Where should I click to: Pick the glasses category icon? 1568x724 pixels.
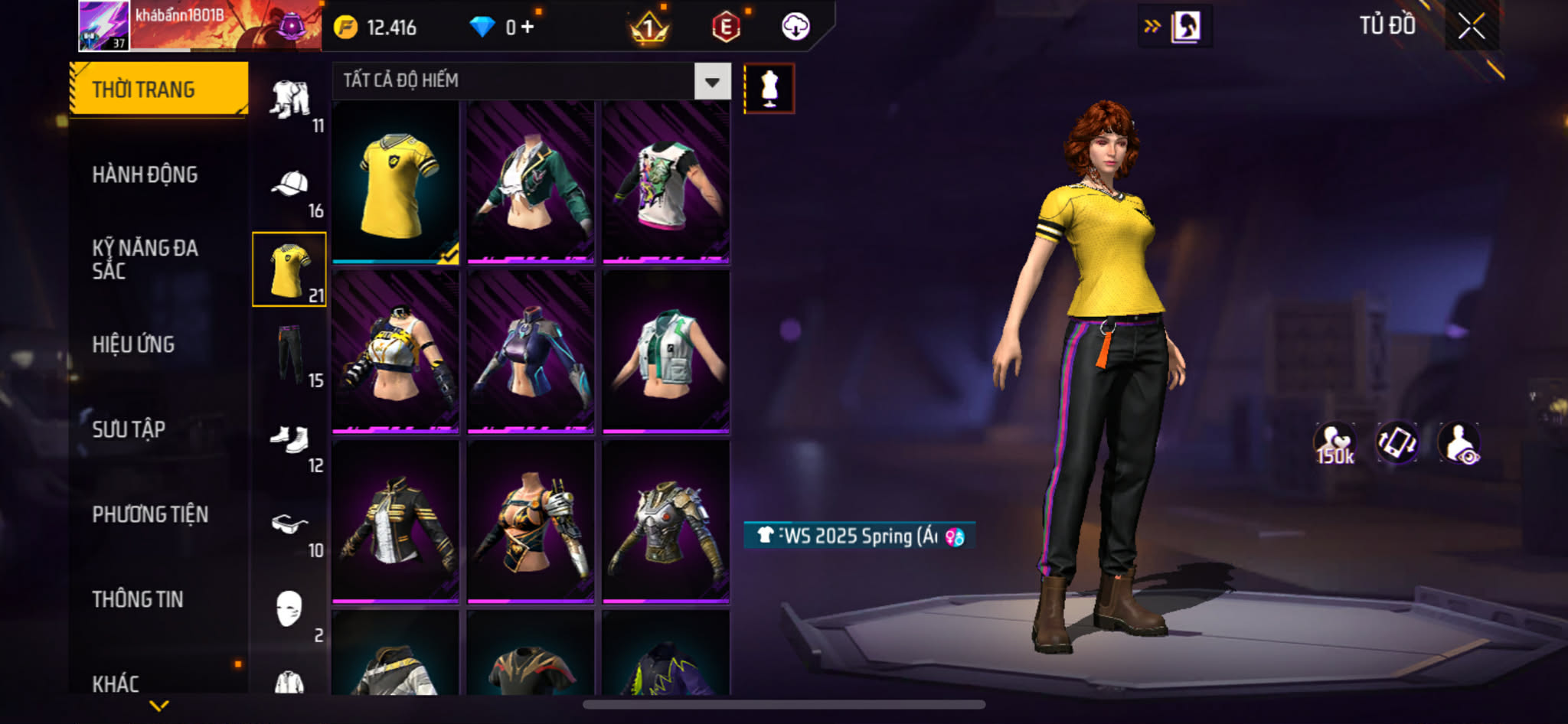[291, 525]
